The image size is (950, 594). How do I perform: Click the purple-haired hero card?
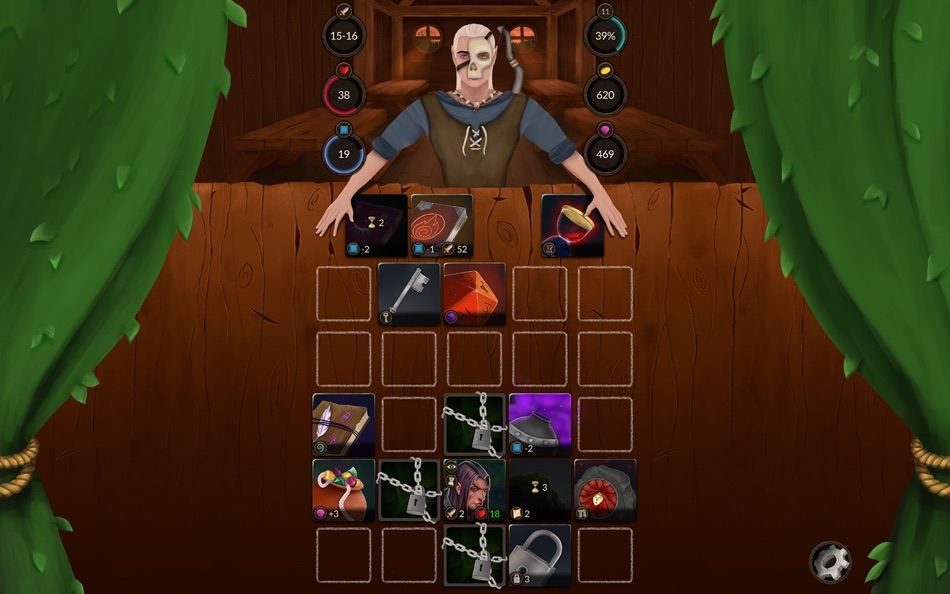click(x=474, y=489)
